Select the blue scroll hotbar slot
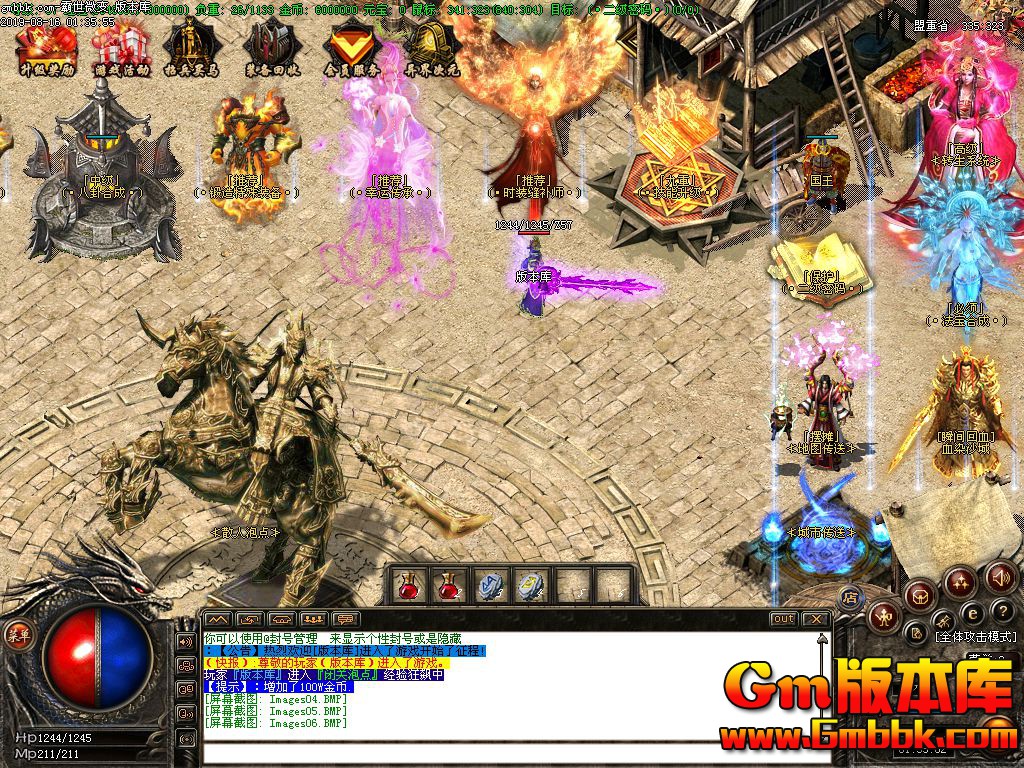The width and height of the screenshot is (1024, 768). (489, 586)
